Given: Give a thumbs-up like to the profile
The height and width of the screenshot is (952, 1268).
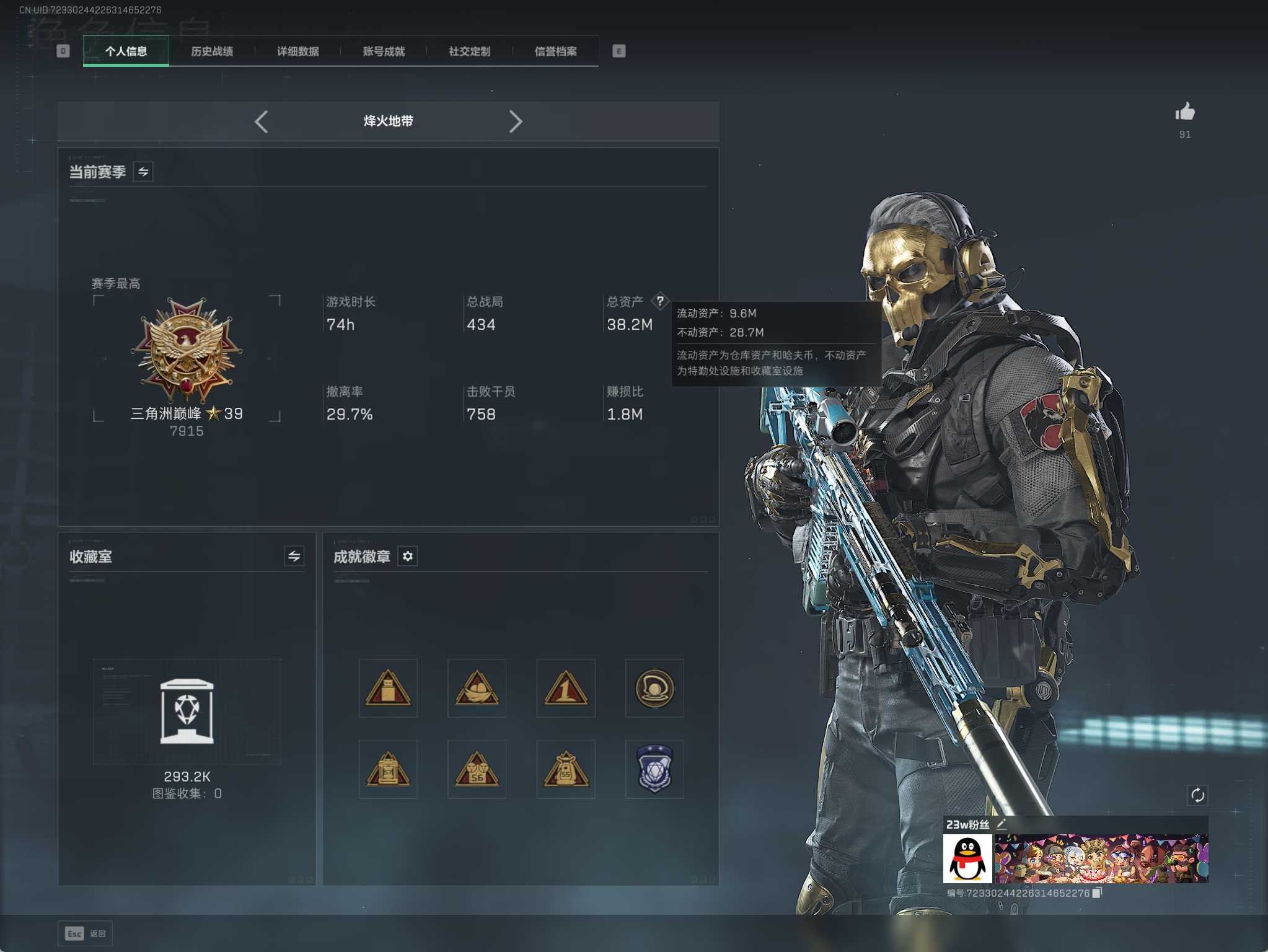Looking at the screenshot, I should coord(1184,112).
